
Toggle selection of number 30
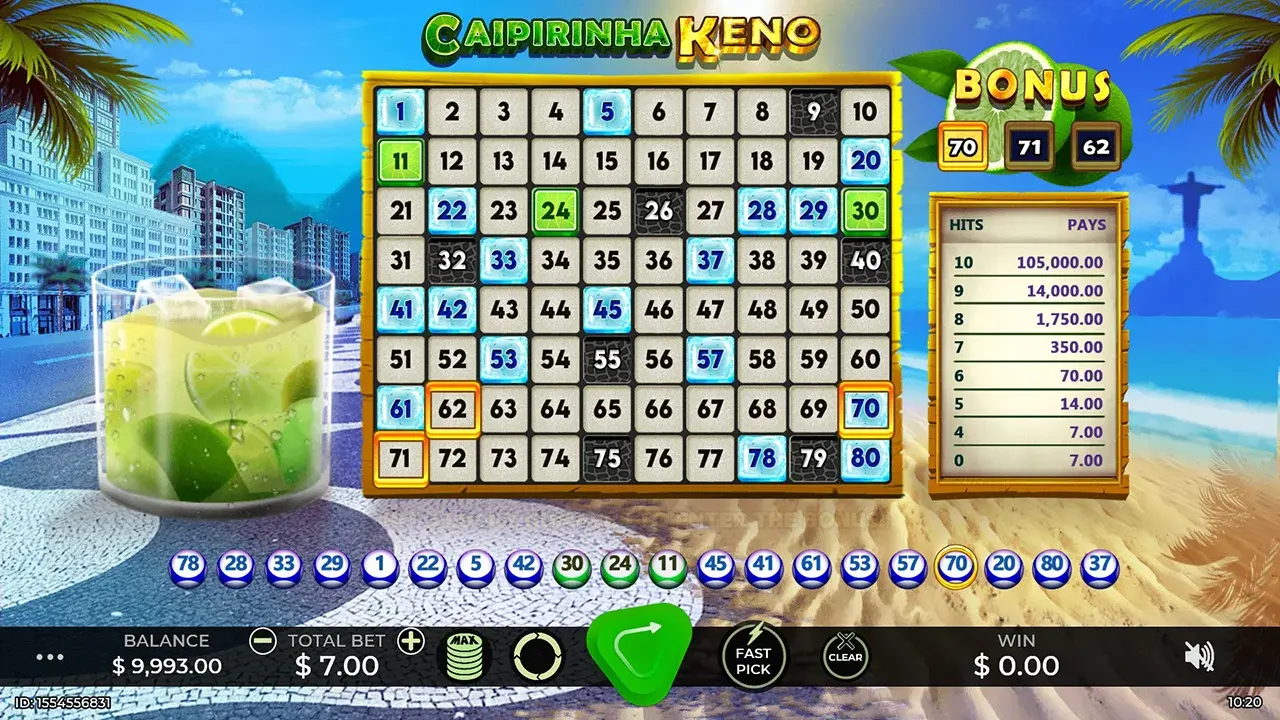(864, 210)
